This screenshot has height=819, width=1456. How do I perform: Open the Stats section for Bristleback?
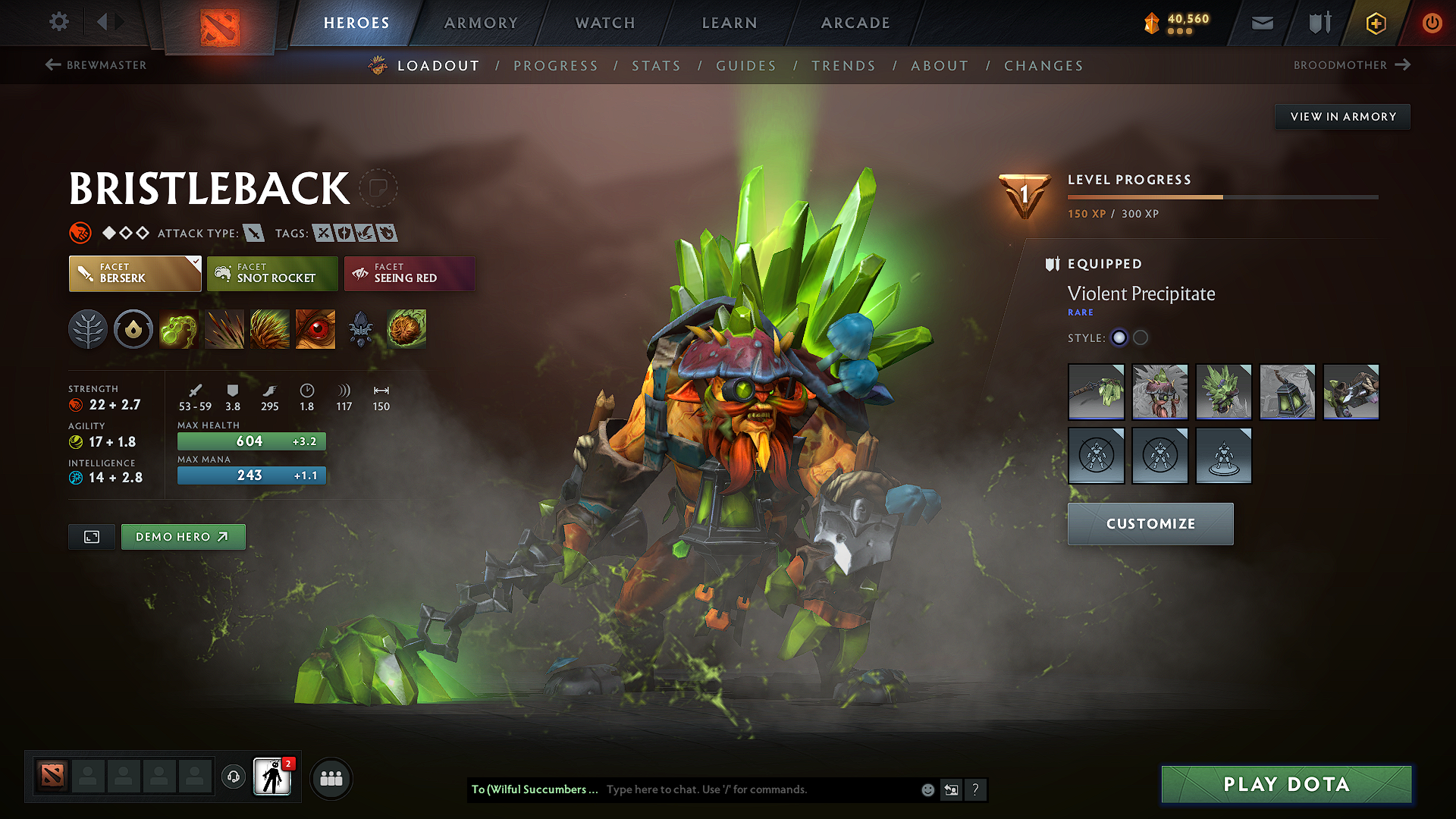pos(657,66)
